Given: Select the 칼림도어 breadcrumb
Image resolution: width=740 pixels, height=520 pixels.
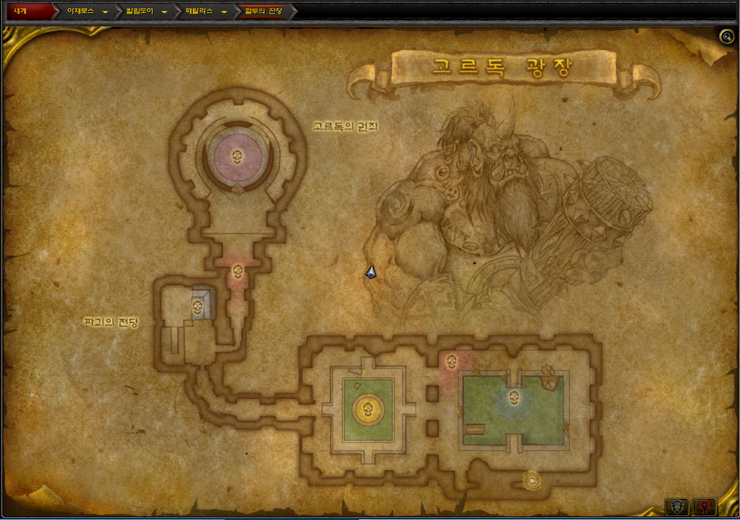Looking at the screenshot, I should 139,12.
